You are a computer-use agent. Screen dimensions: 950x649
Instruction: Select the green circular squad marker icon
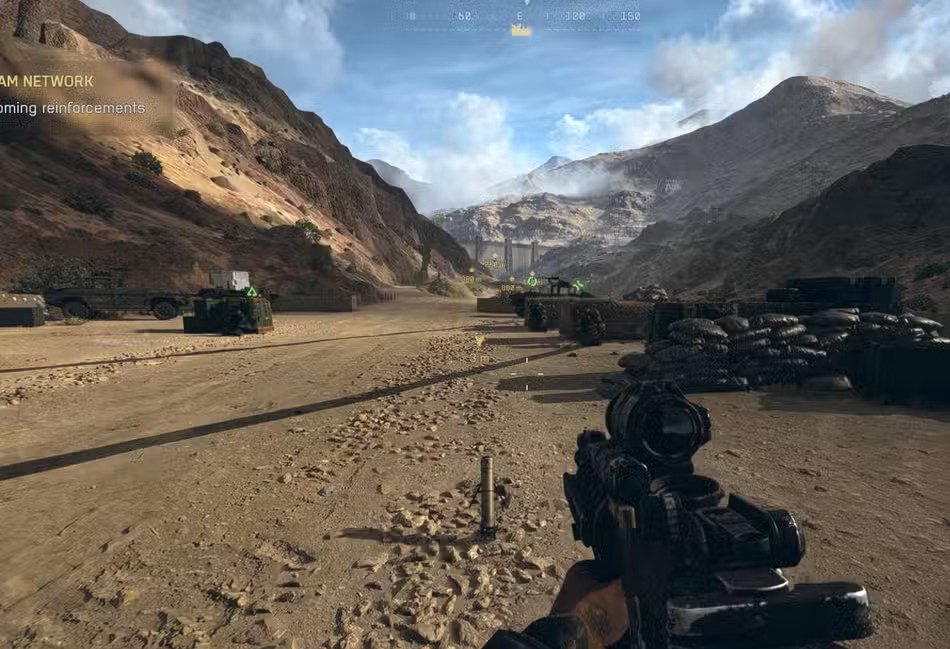pyautogui.click(x=532, y=279)
